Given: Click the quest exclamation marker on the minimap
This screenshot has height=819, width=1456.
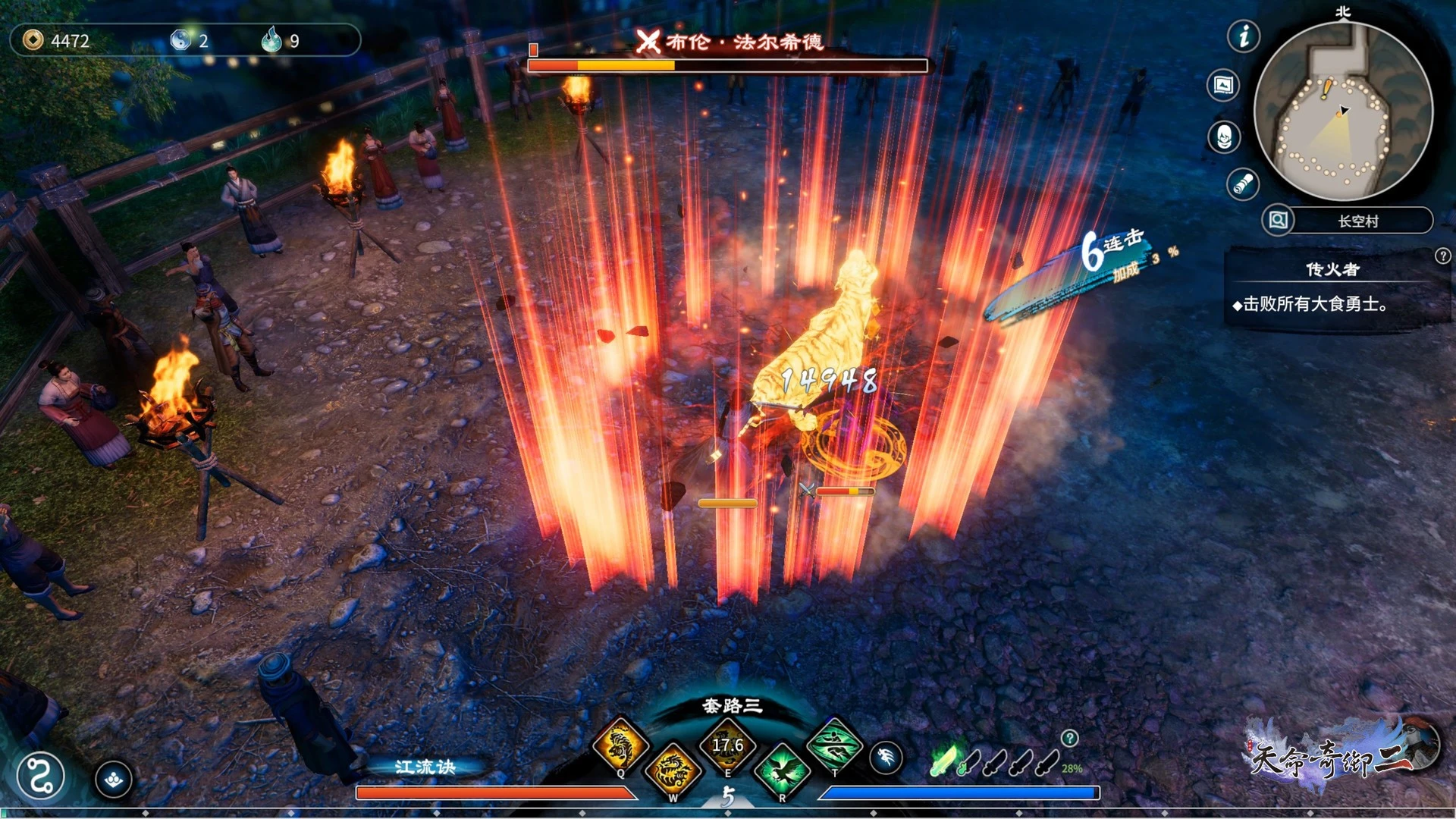Looking at the screenshot, I should click(1326, 88).
